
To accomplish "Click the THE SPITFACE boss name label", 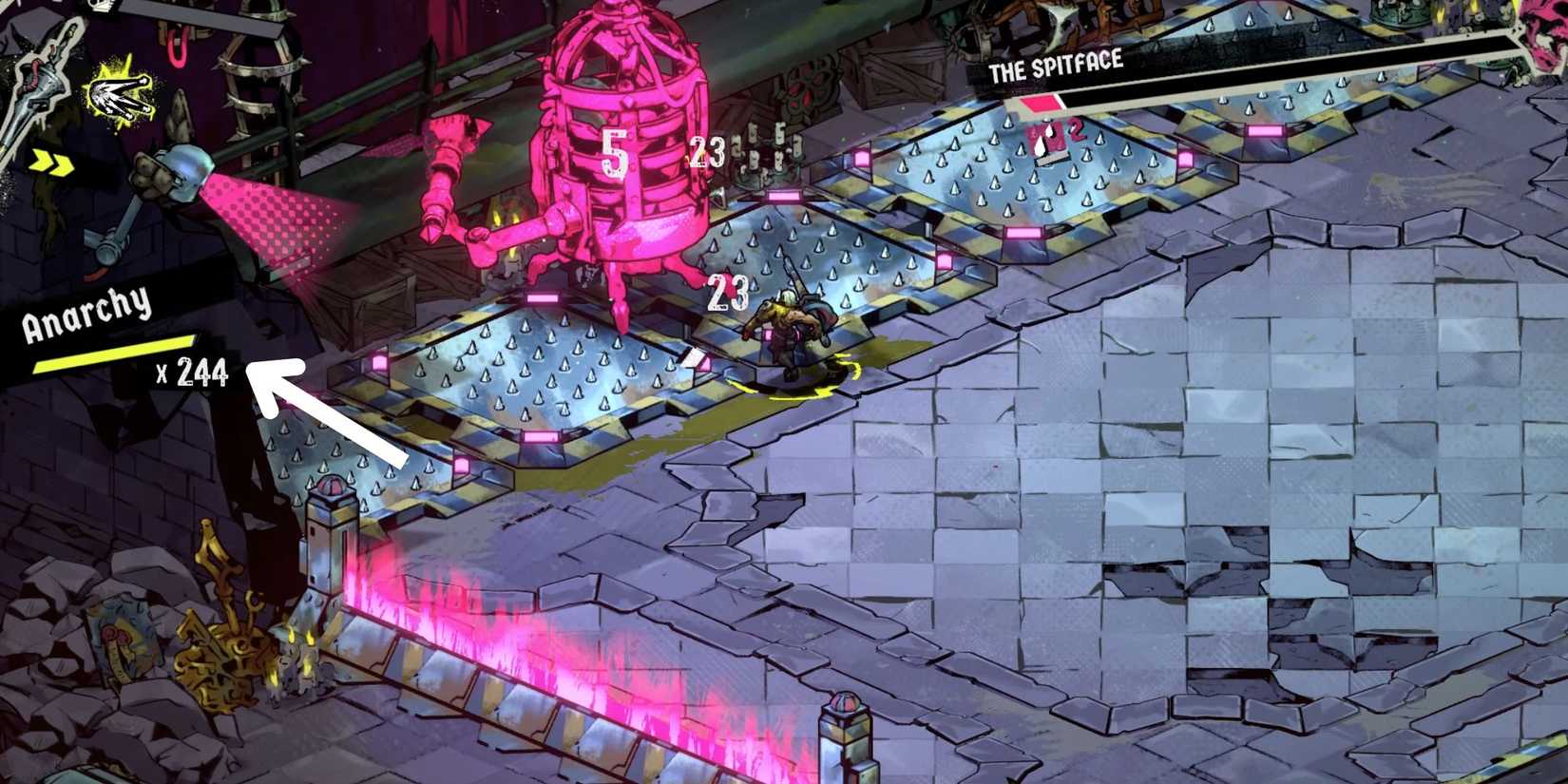I will click(x=1055, y=67).
